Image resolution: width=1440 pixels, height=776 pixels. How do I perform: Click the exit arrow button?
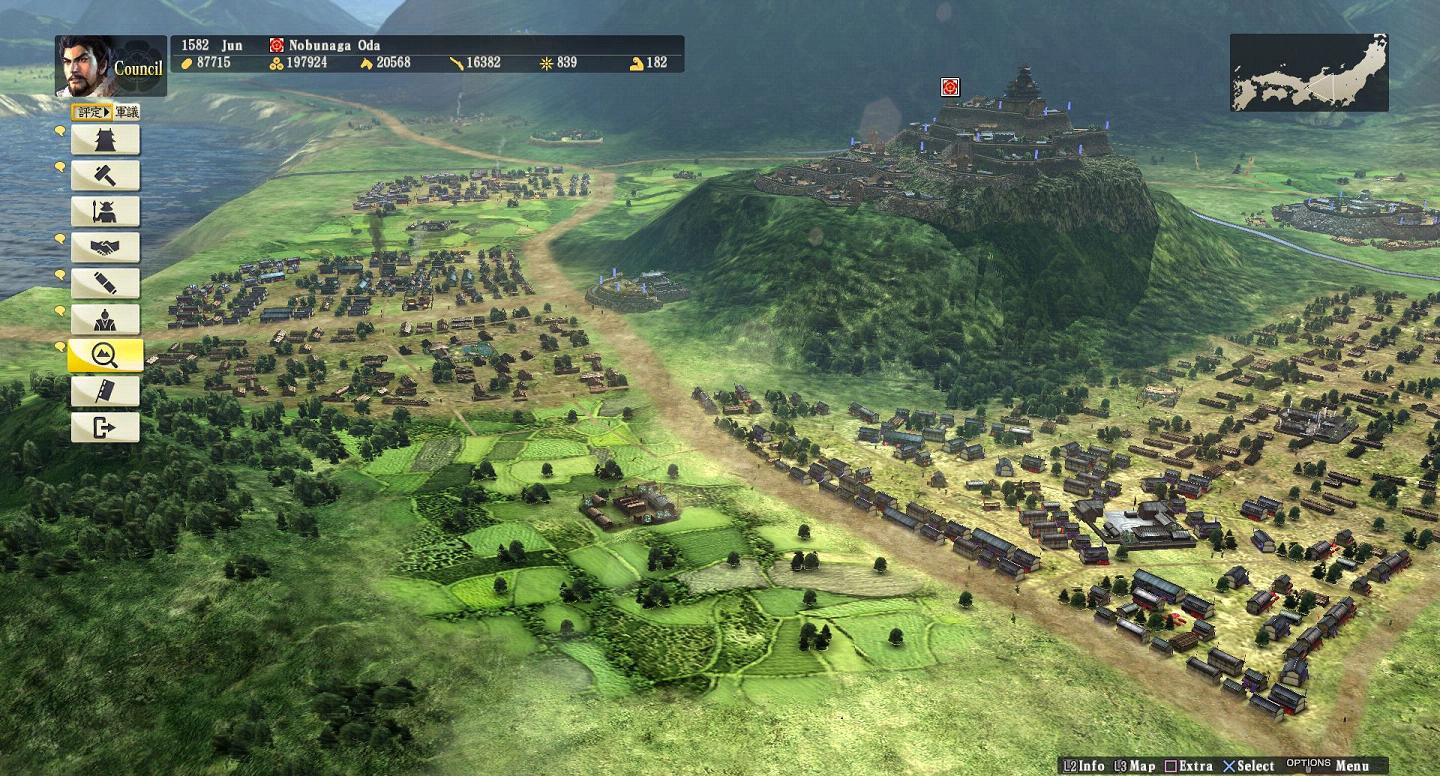[105, 428]
